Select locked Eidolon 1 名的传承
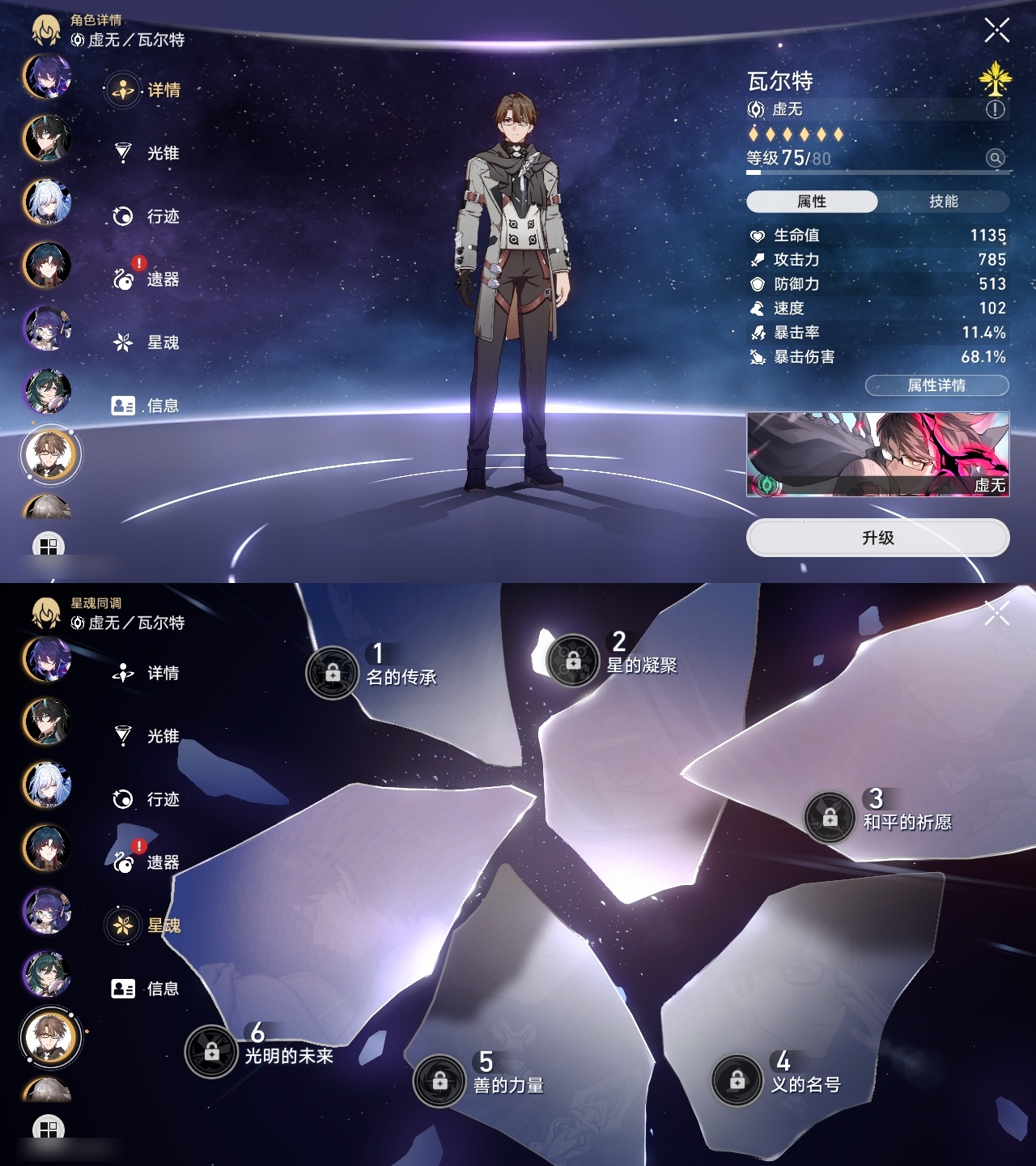Screen dimensions: 1036x1166 333,672
